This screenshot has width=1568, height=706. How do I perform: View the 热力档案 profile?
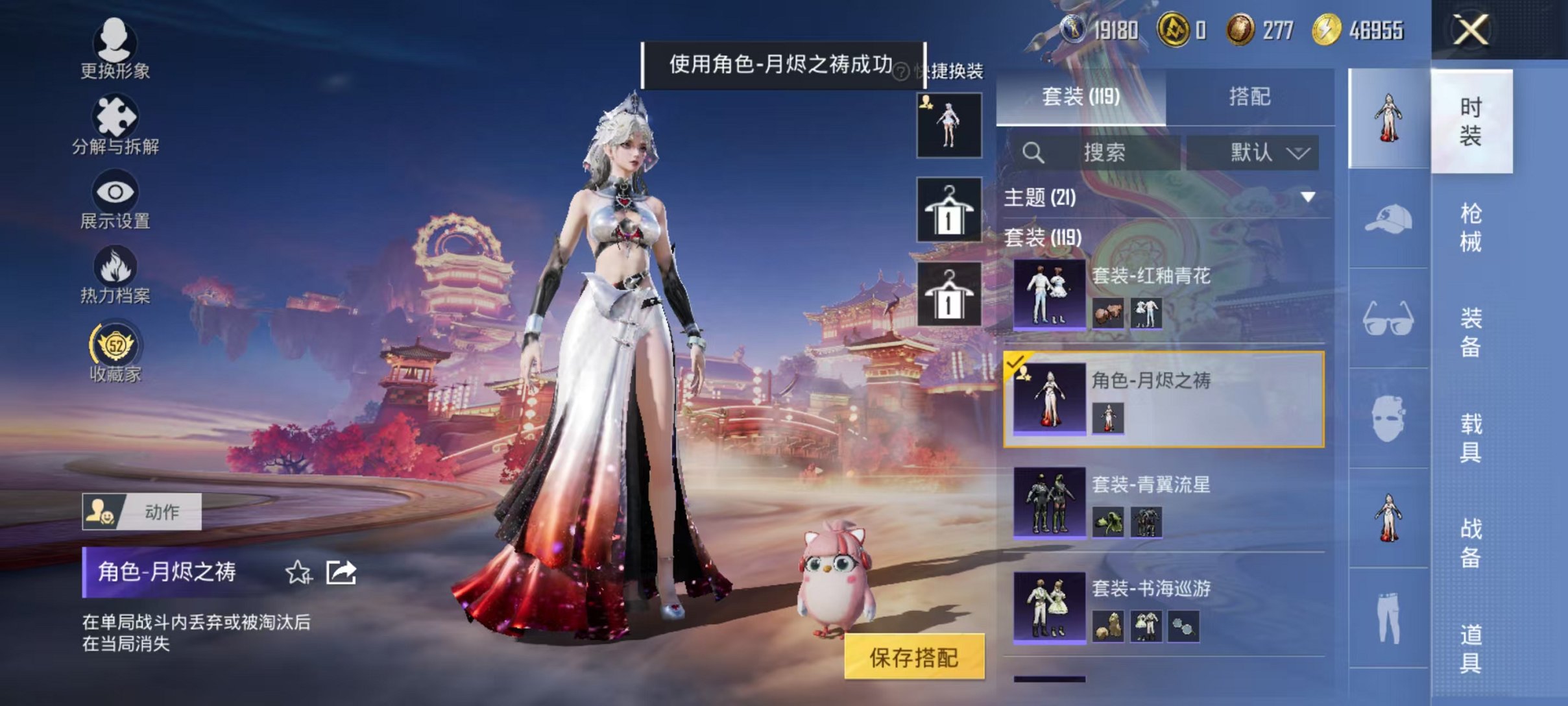[x=117, y=273]
